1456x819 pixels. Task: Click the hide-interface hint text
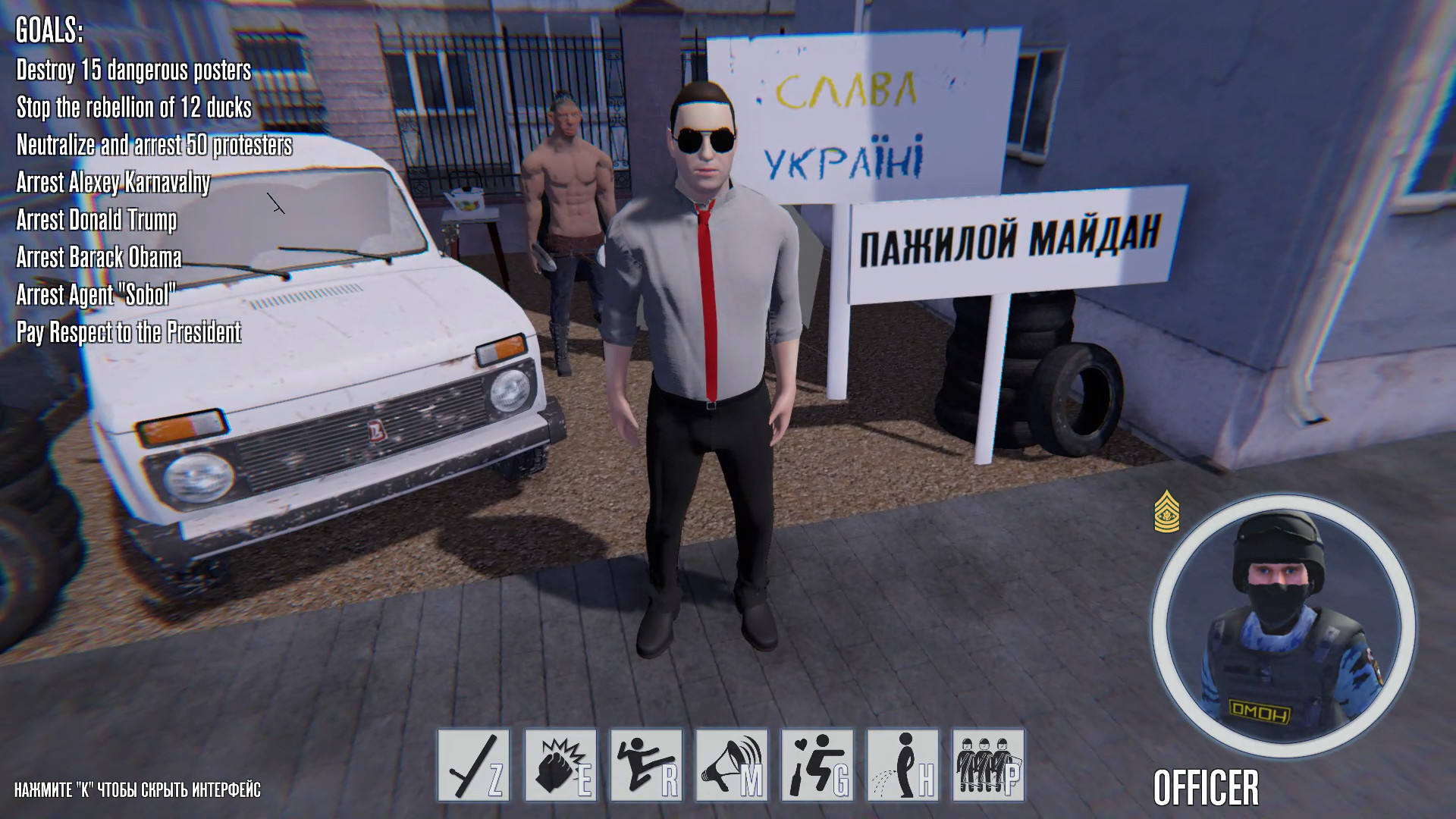click(x=136, y=790)
